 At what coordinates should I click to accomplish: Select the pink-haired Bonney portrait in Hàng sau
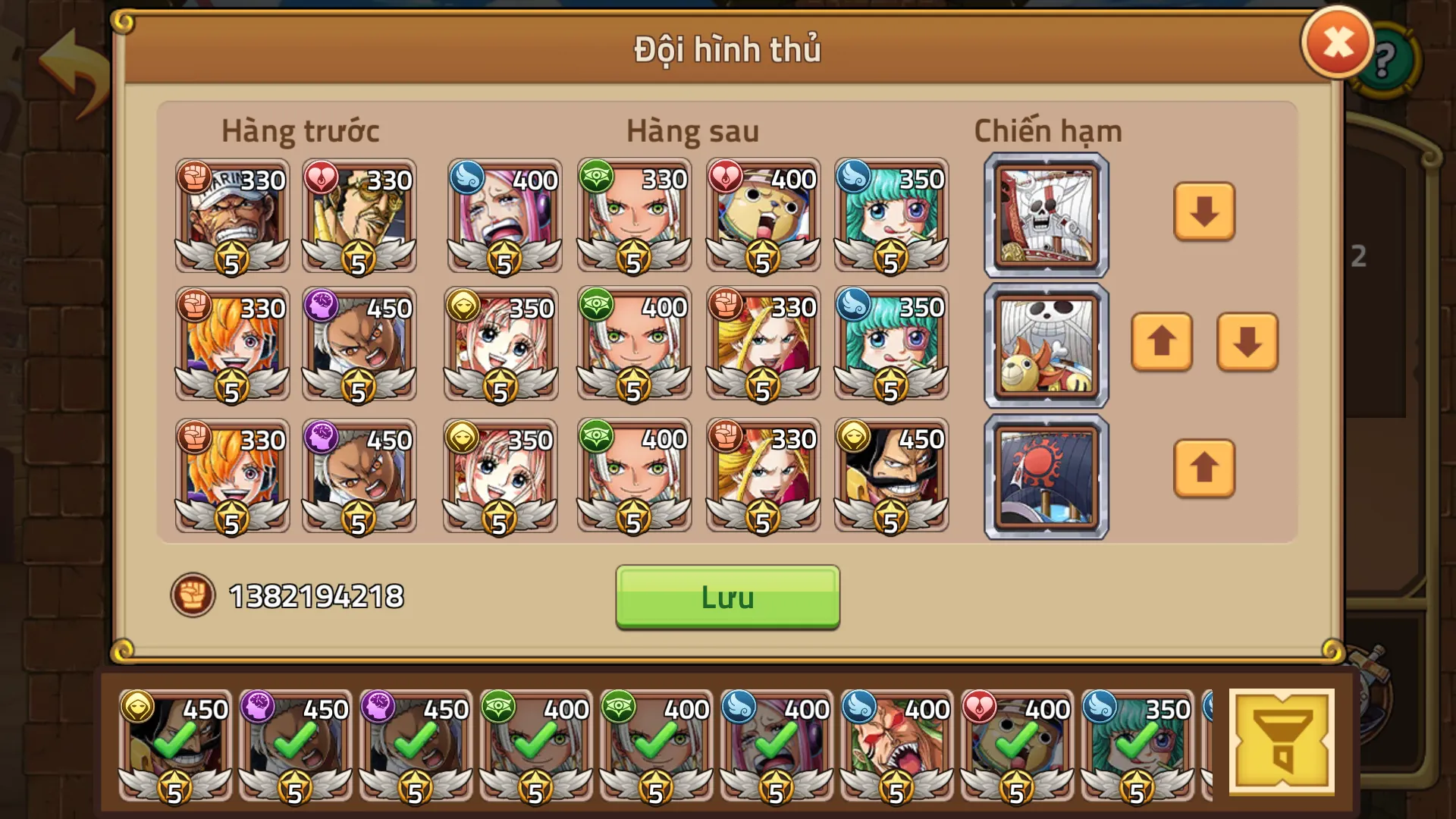pyautogui.click(x=504, y=216)
